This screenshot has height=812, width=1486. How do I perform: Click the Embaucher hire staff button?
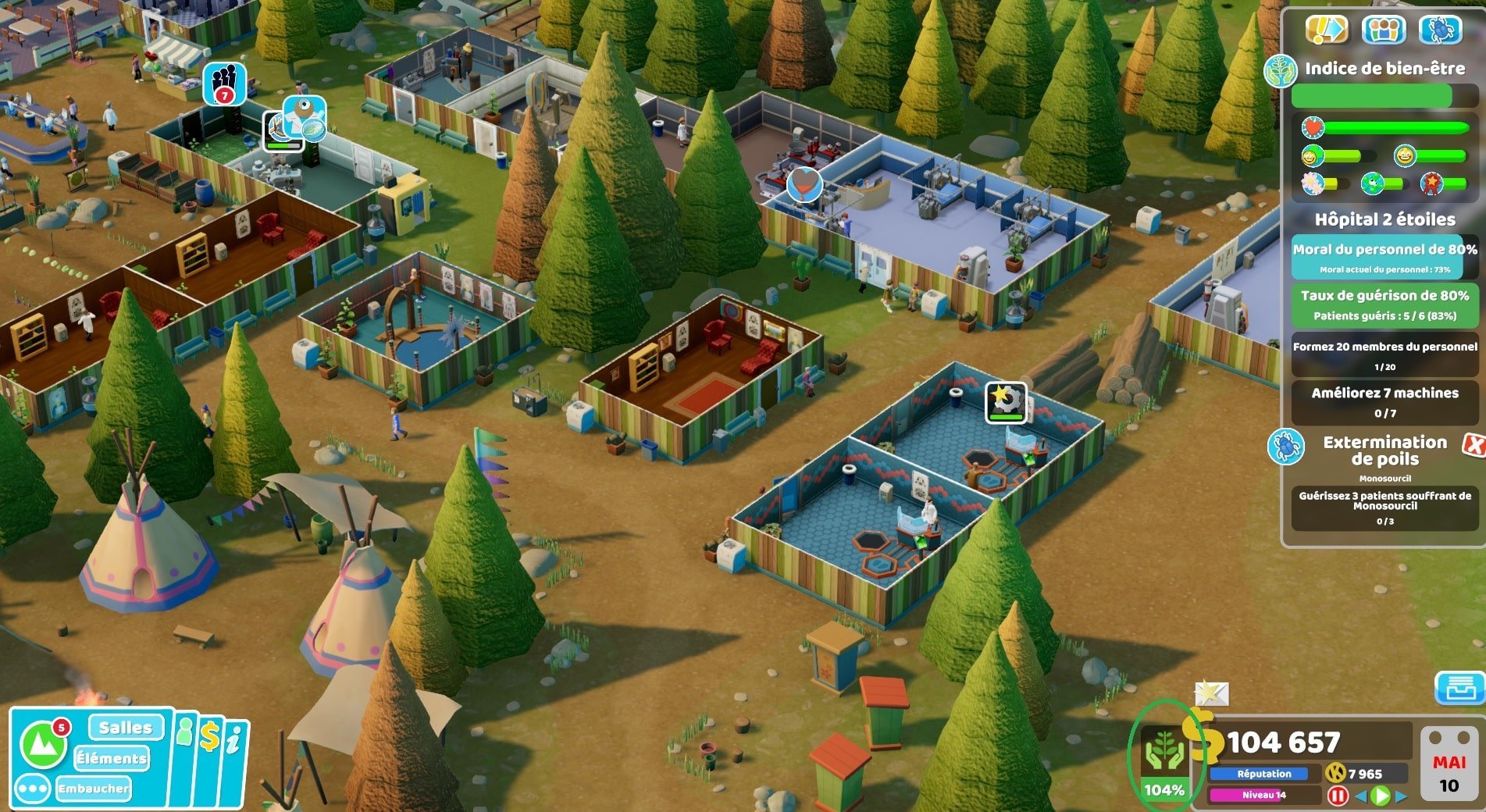tap(93, 789)
